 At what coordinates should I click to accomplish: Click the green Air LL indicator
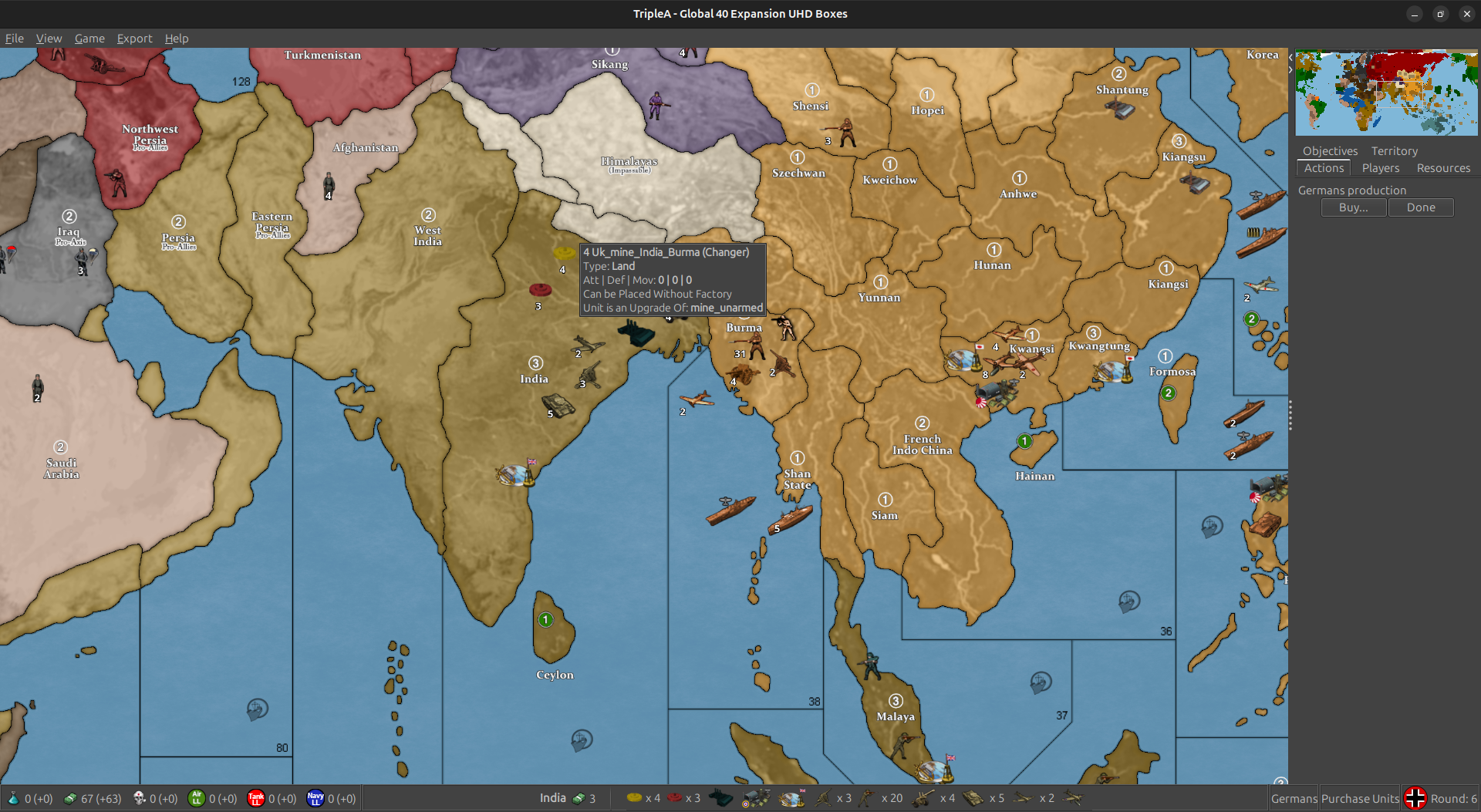[x=197, y=799]
